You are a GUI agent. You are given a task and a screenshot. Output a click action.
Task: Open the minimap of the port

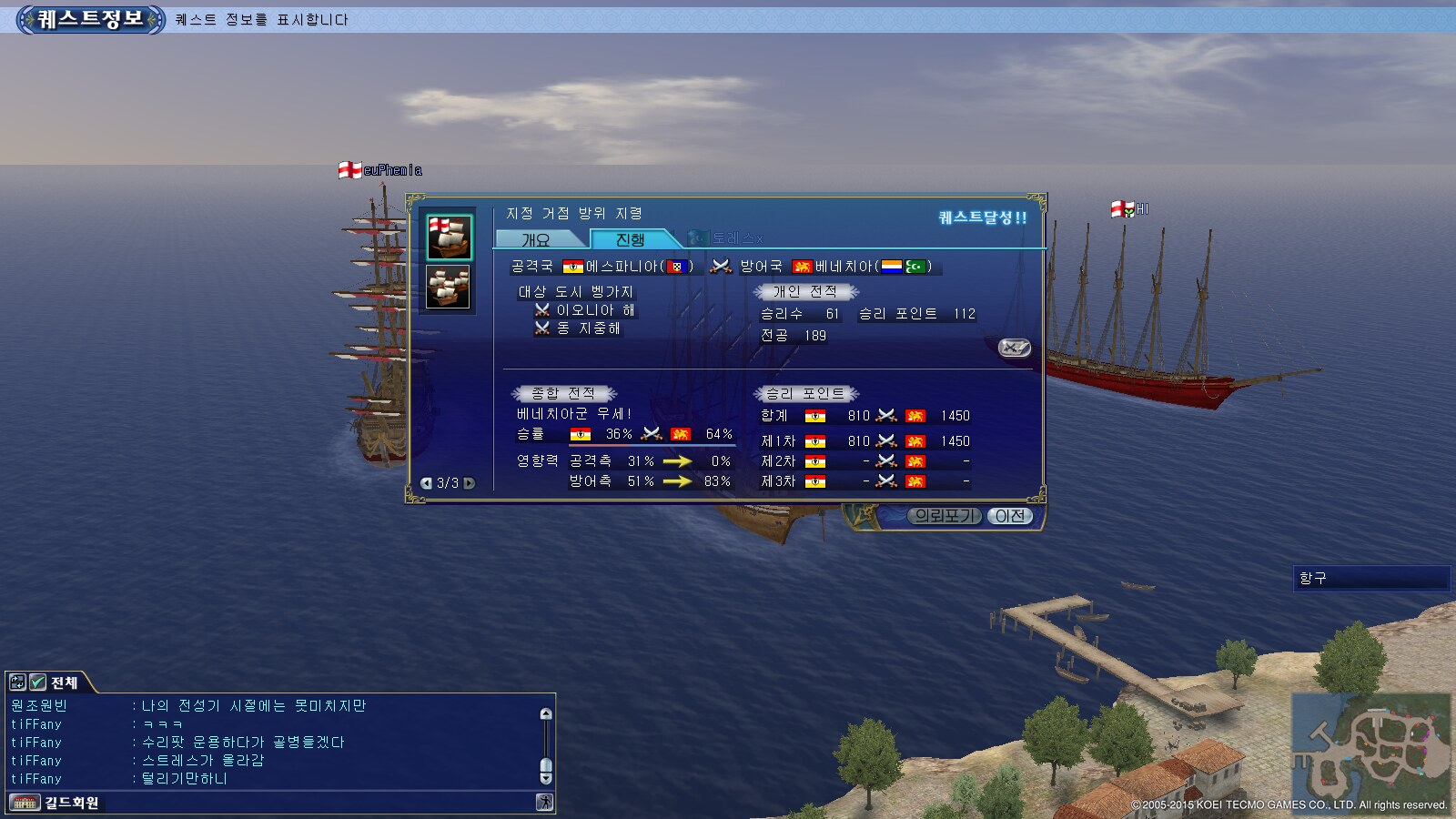tap(1370, 747)
